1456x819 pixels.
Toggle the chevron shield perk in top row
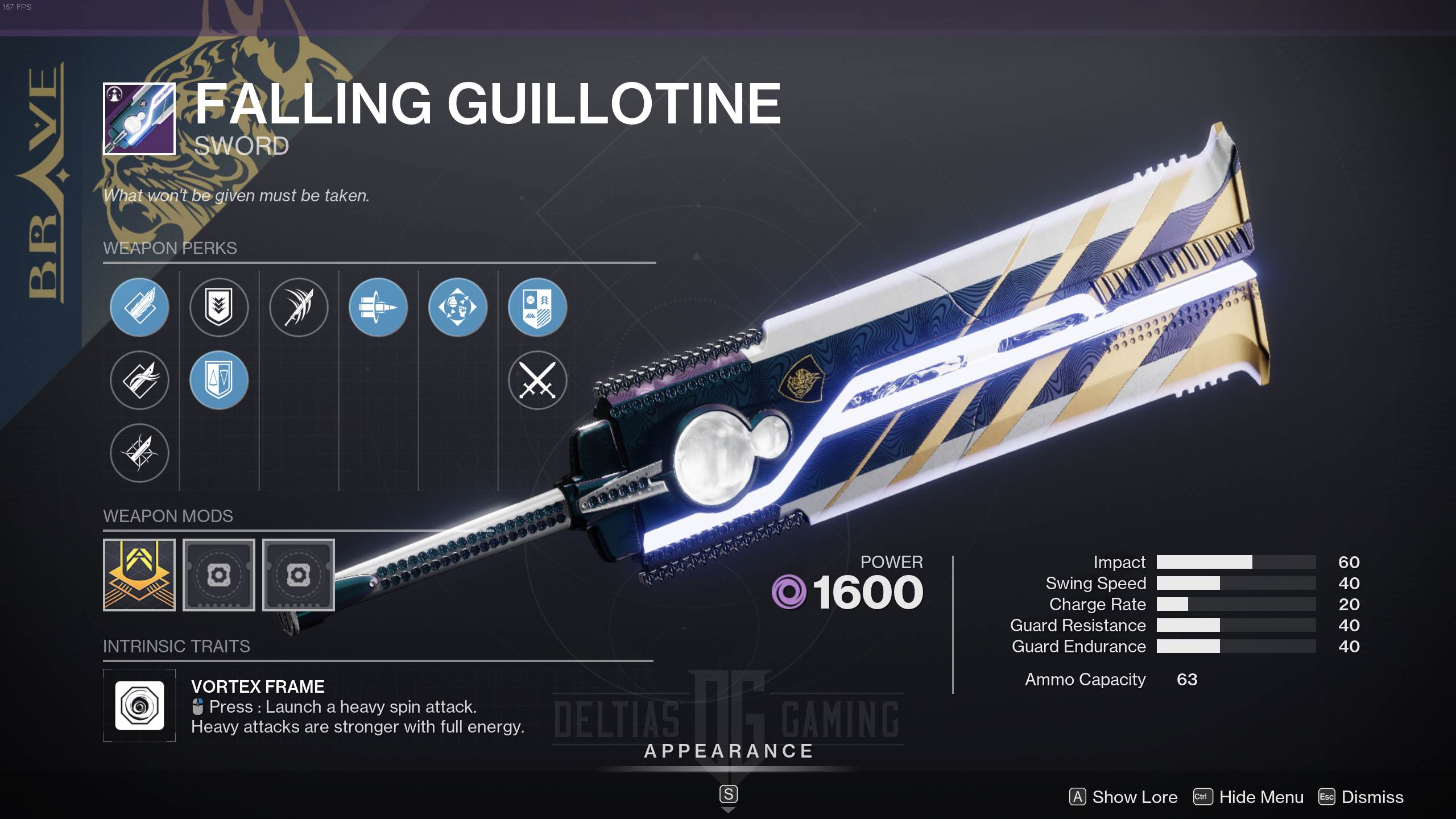click(219, 307)
